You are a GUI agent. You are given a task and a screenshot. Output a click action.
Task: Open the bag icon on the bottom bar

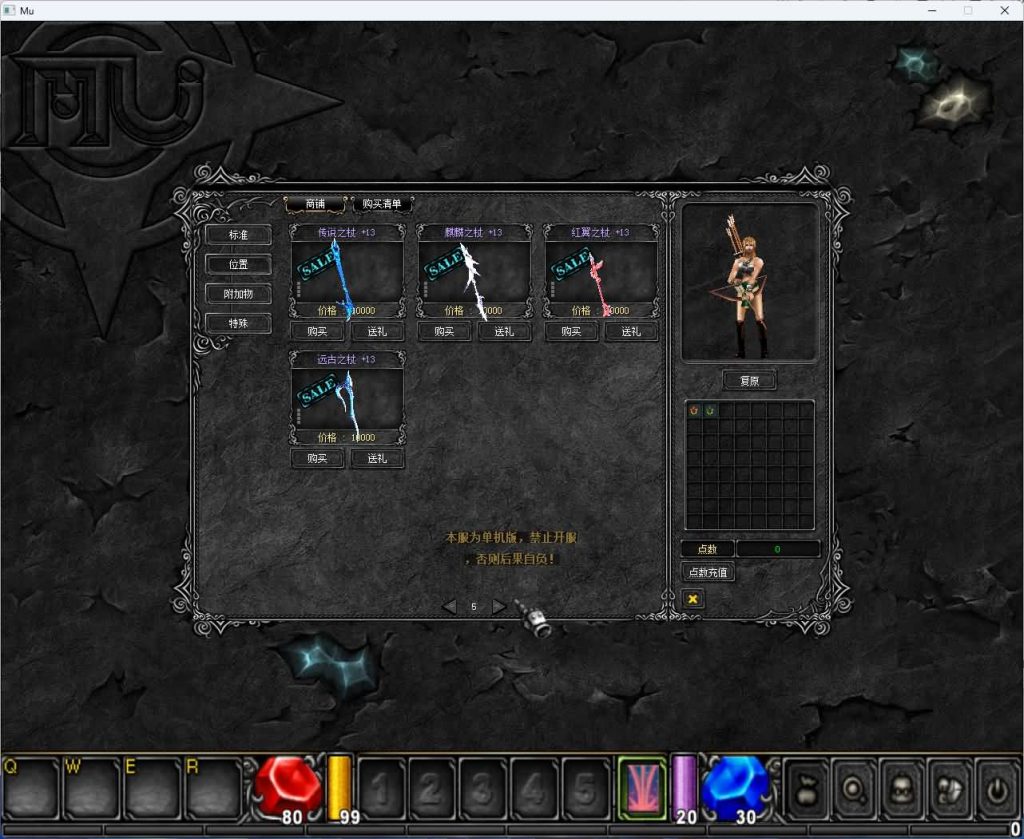pyautogui.click(x=809, y=788)
